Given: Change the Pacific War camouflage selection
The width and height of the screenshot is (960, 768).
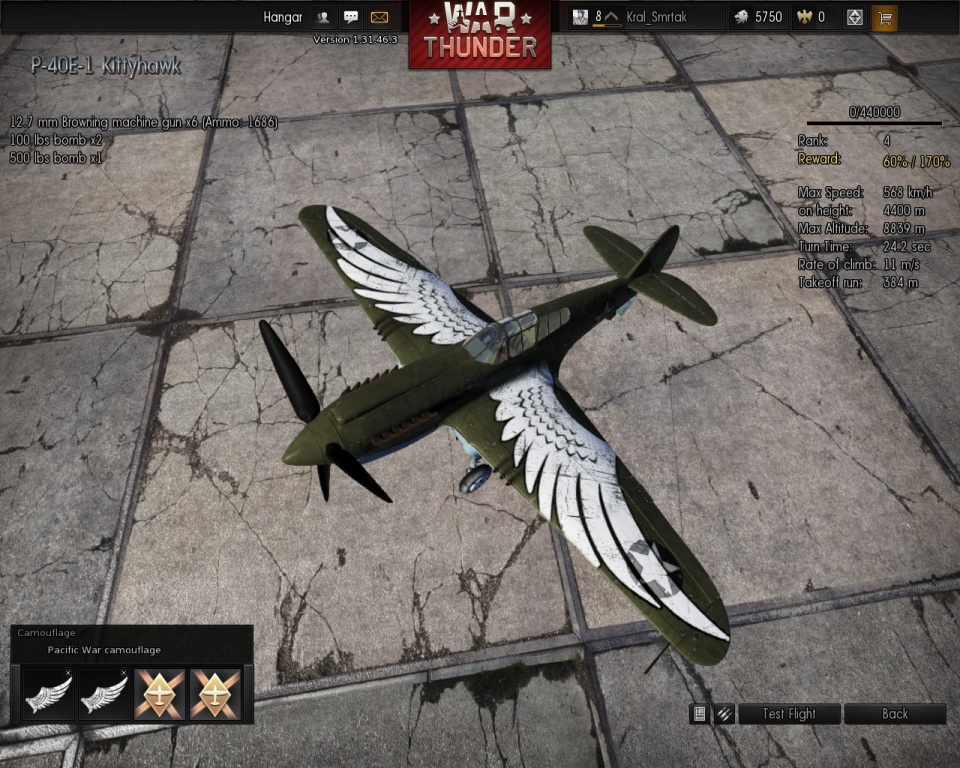Looking at the screenshot, I should tap(104, 650).
